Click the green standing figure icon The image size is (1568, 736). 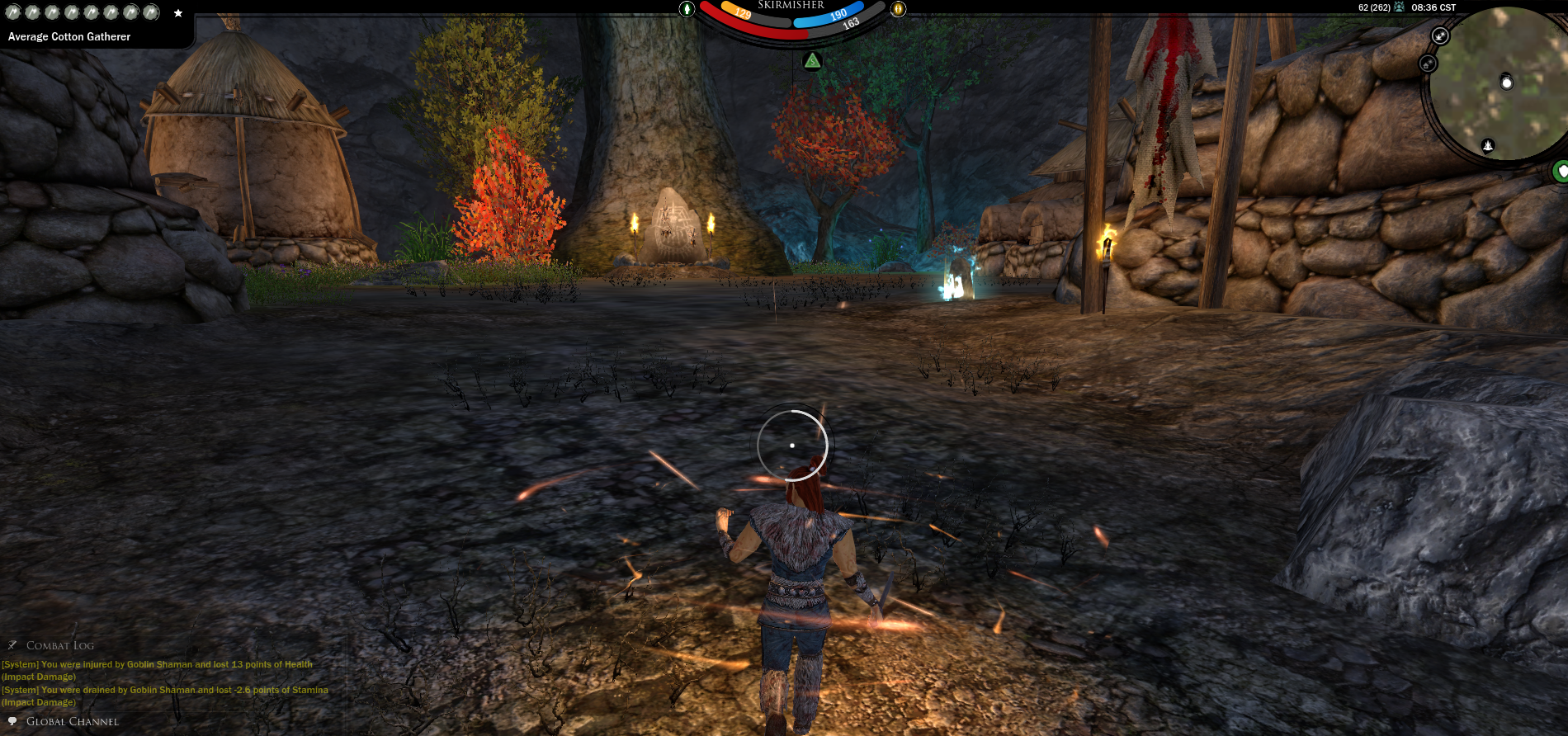click(x=687, y=9)
